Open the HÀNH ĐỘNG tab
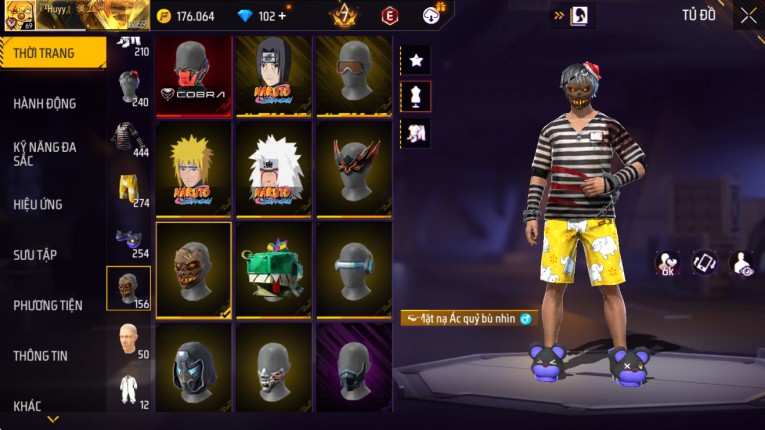Image resolution: width=765 pixels, height=430 pixels. (x=45, y=103)
